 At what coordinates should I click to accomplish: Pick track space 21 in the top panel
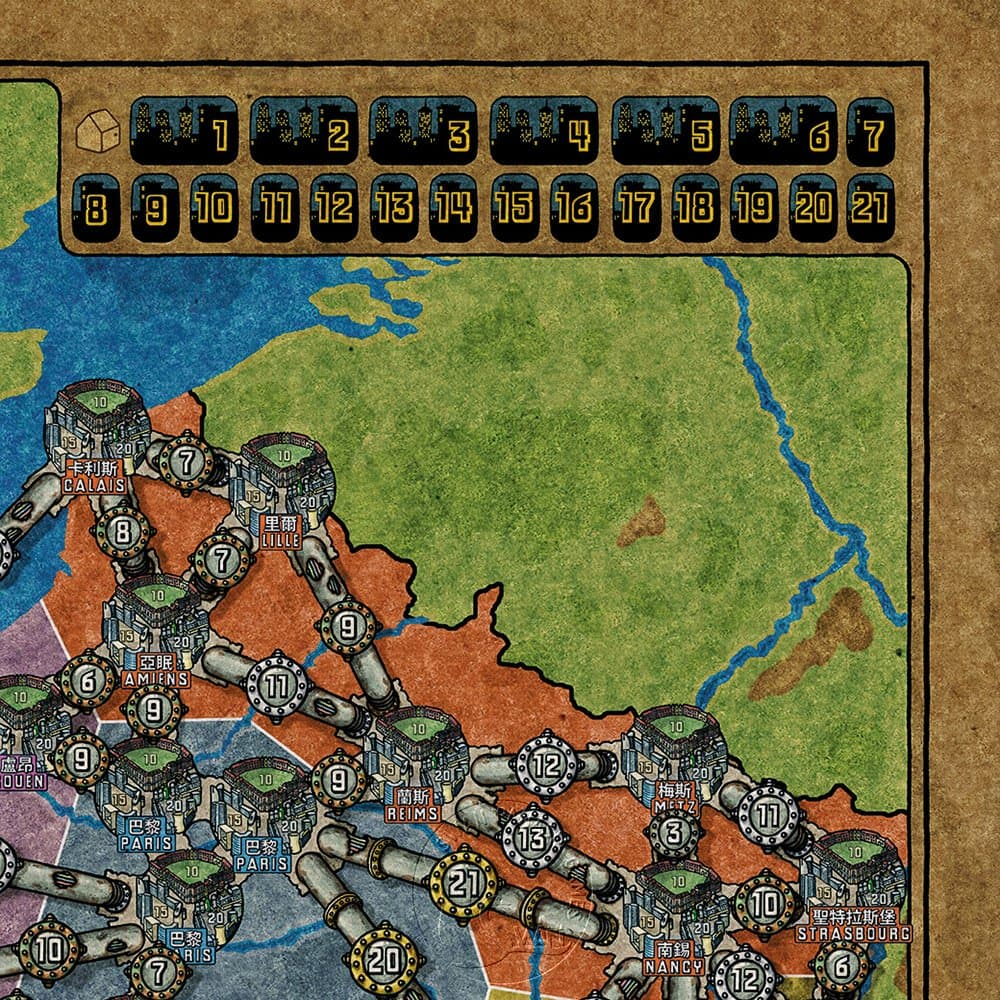pos(870,207)
